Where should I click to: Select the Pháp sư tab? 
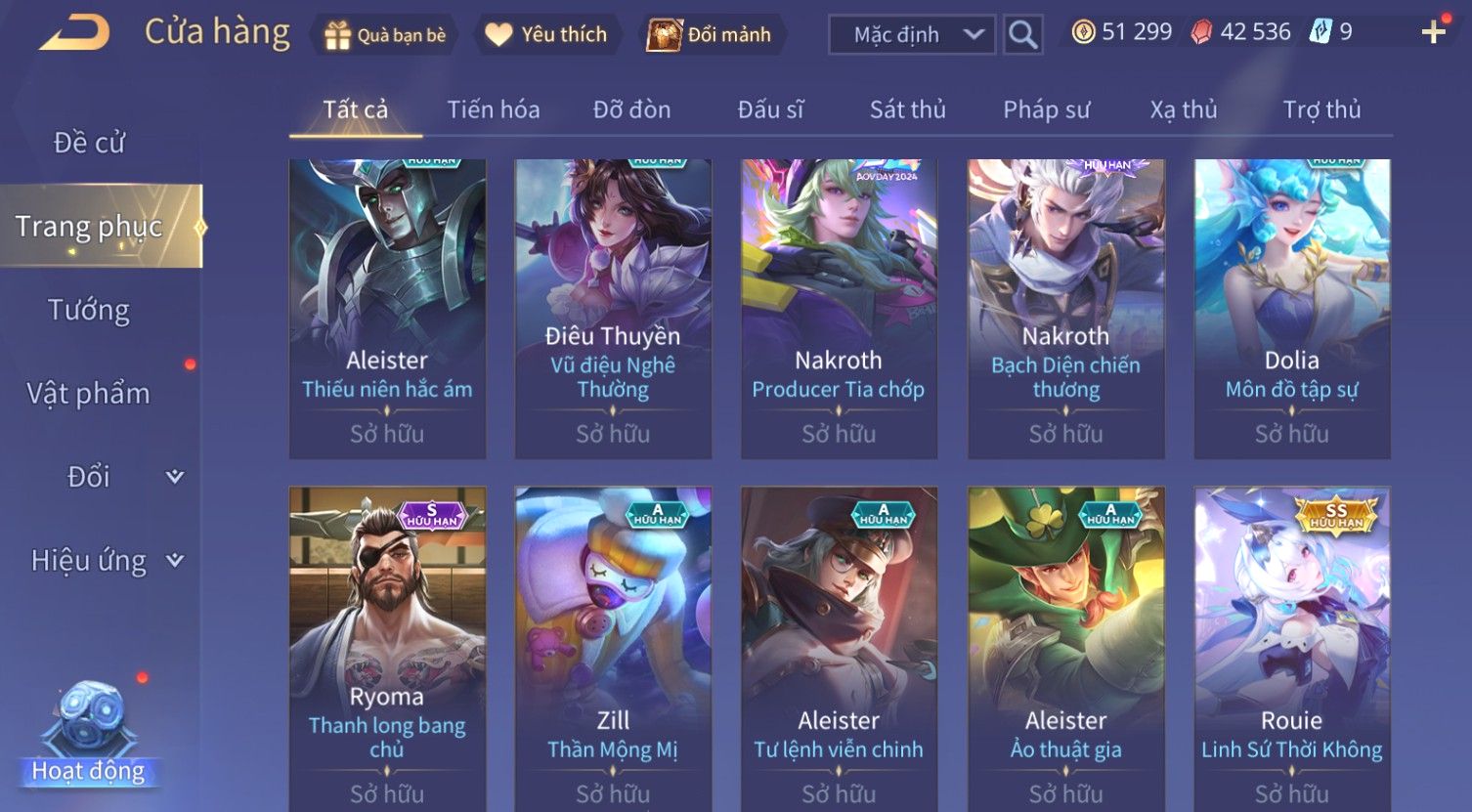point(1046,109)
